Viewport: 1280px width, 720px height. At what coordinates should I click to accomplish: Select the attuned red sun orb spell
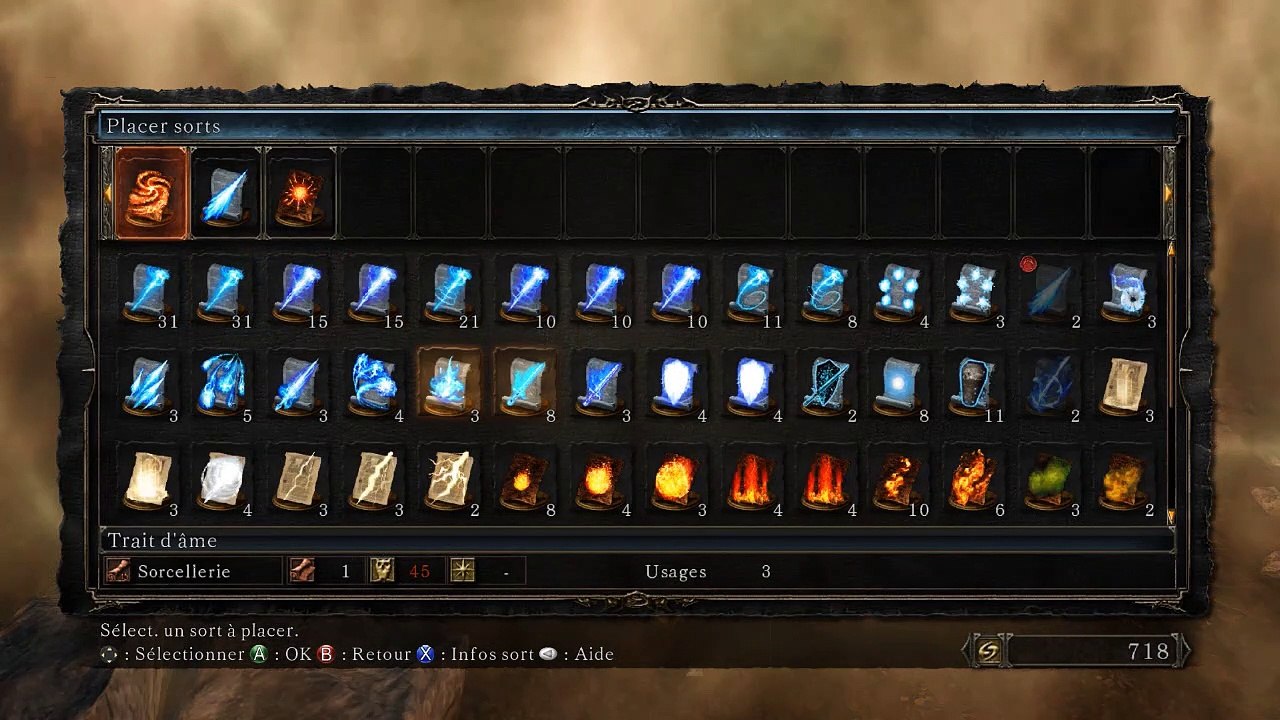point(301,193)
